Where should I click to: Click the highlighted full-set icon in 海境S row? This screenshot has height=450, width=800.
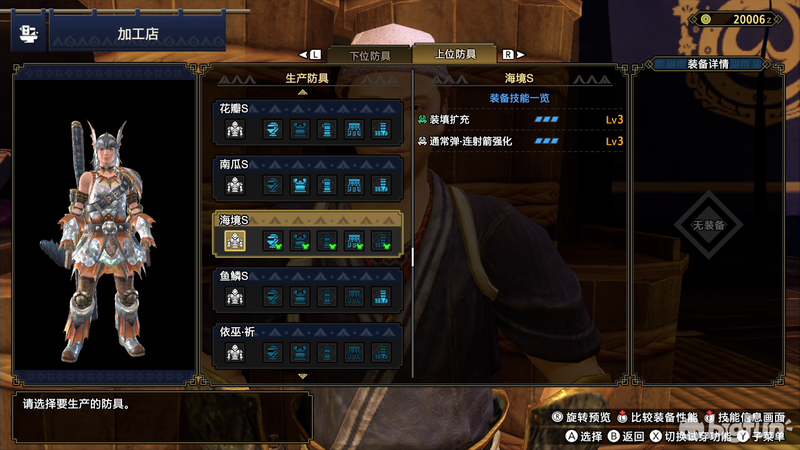point(235,240)
